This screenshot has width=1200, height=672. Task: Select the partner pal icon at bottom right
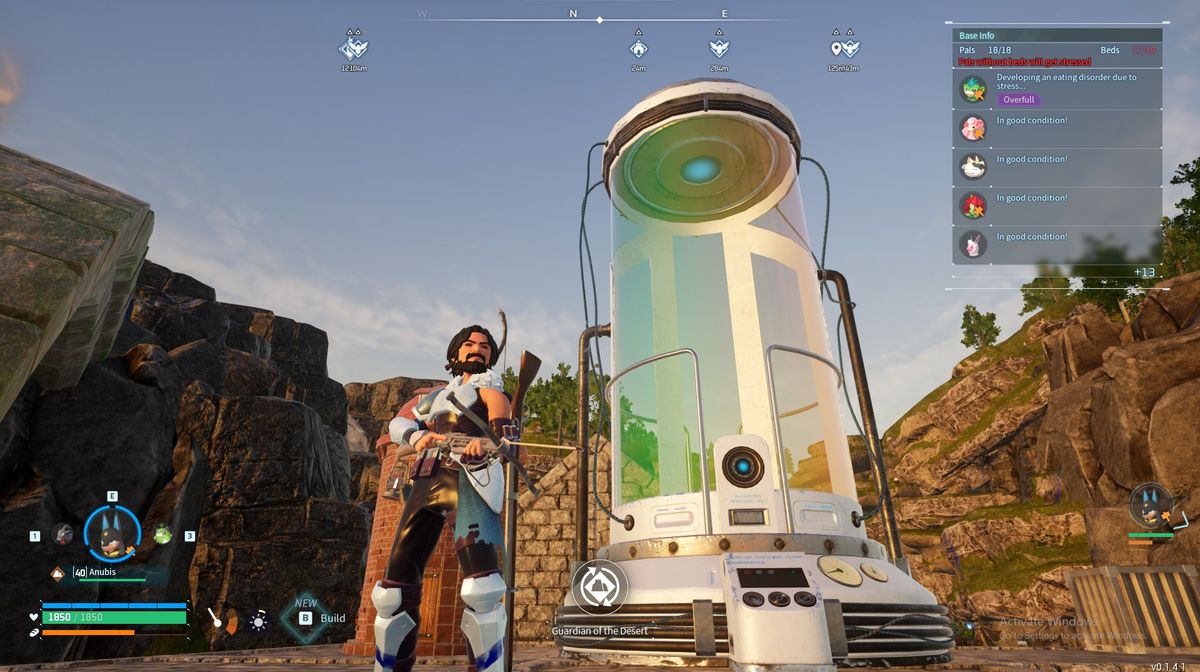pos(1151,505)
